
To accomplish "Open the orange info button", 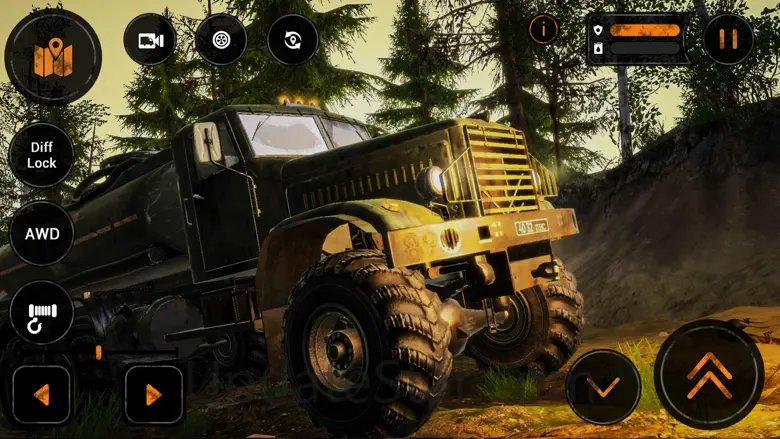I will click(x=543, y=29).
